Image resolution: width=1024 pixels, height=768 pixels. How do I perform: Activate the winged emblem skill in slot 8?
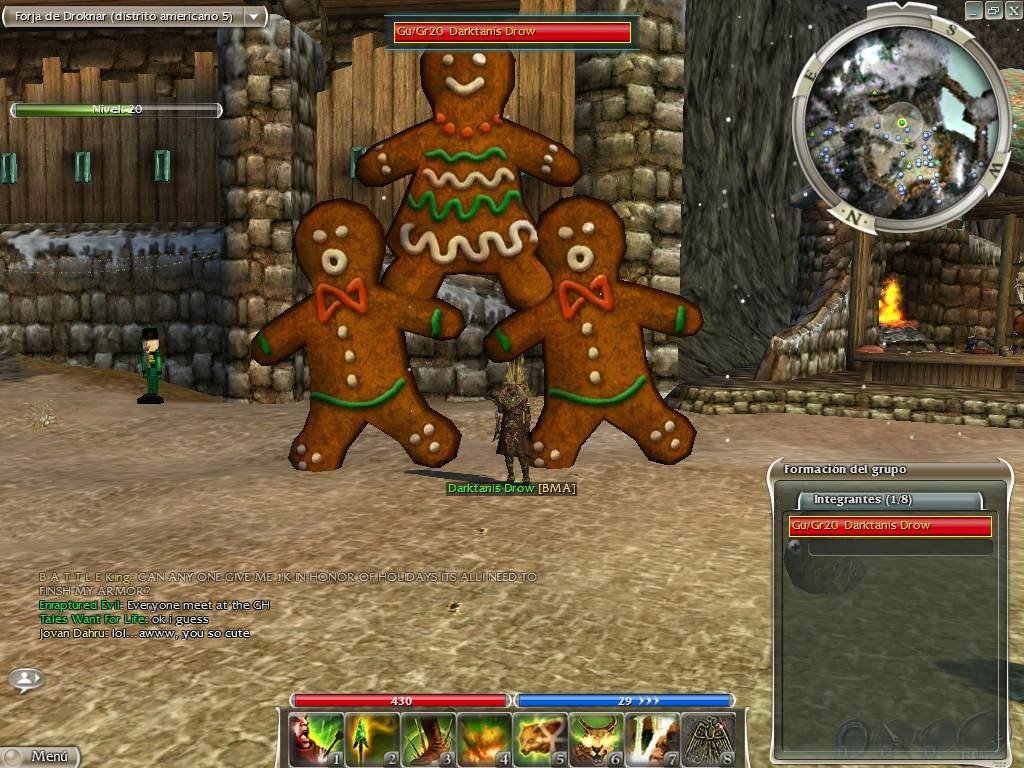pos(708,739)
